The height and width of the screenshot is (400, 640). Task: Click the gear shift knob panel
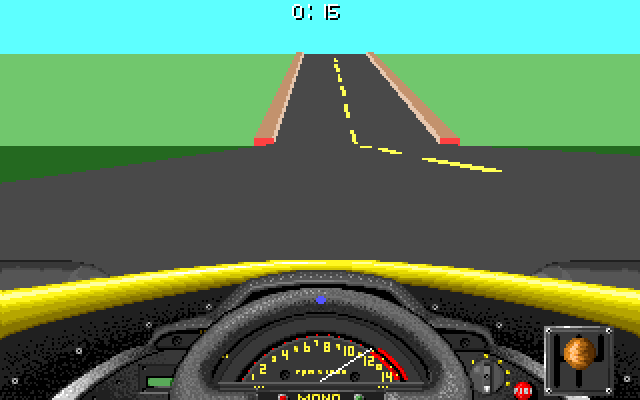578,358
